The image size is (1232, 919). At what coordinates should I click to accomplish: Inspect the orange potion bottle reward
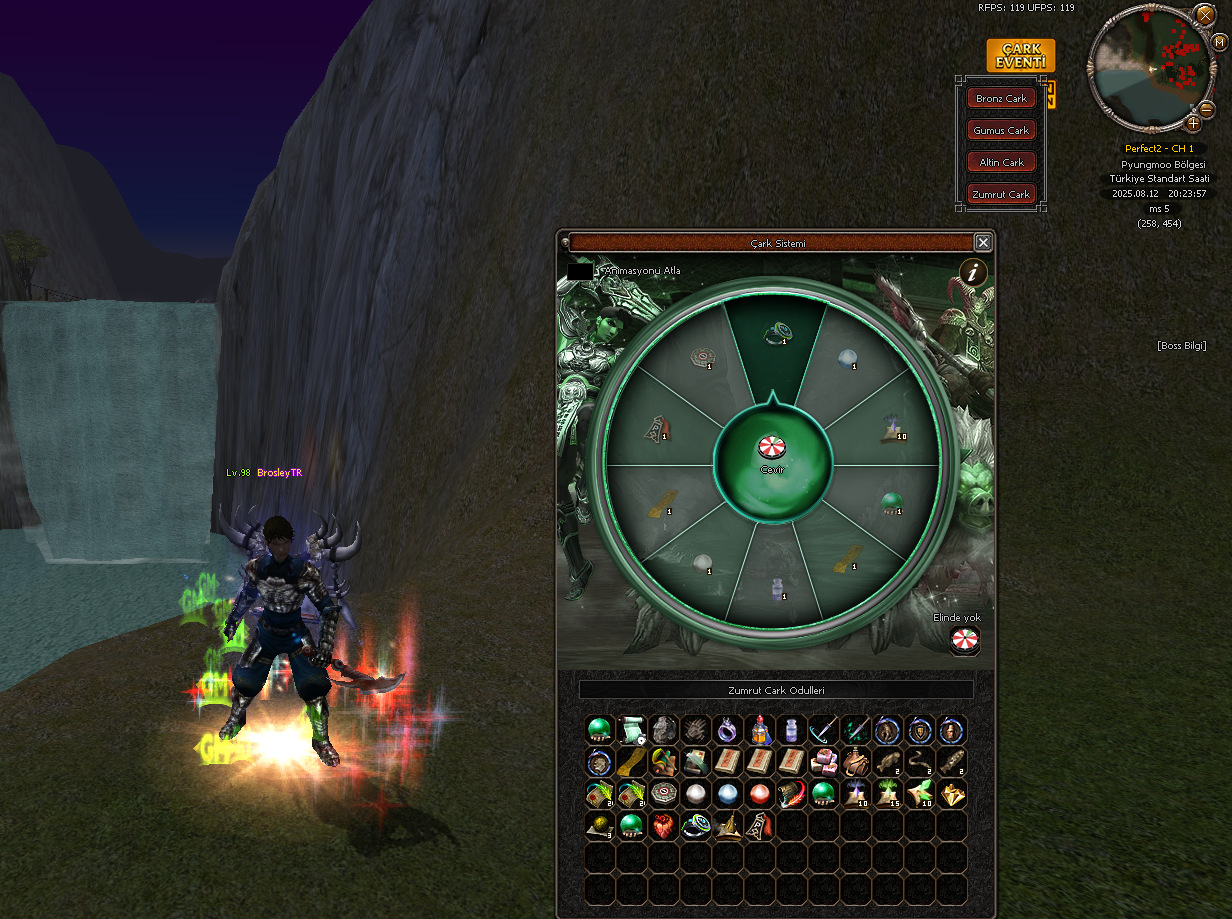(759, 731)
